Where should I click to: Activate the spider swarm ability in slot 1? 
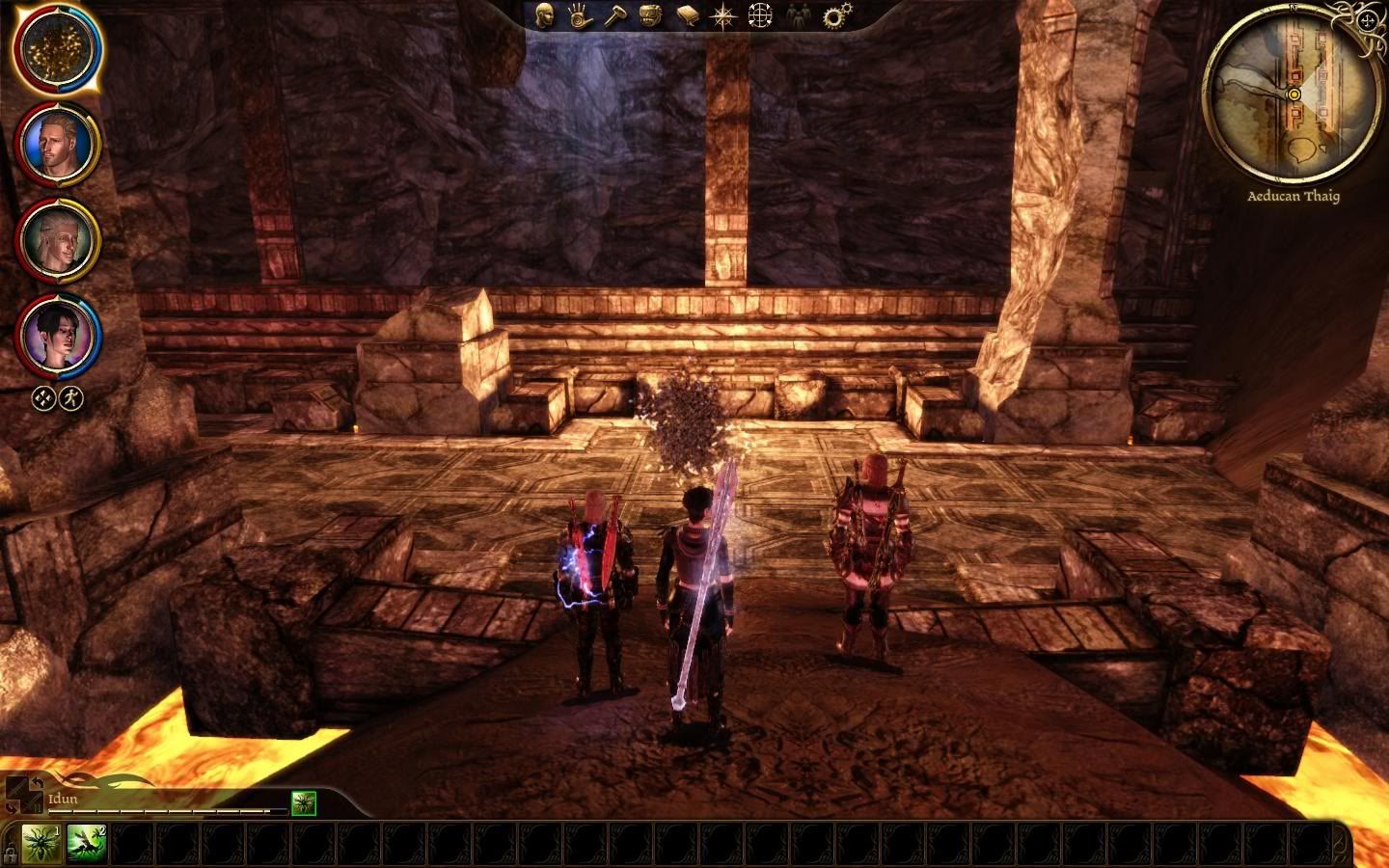click(41, 844)
